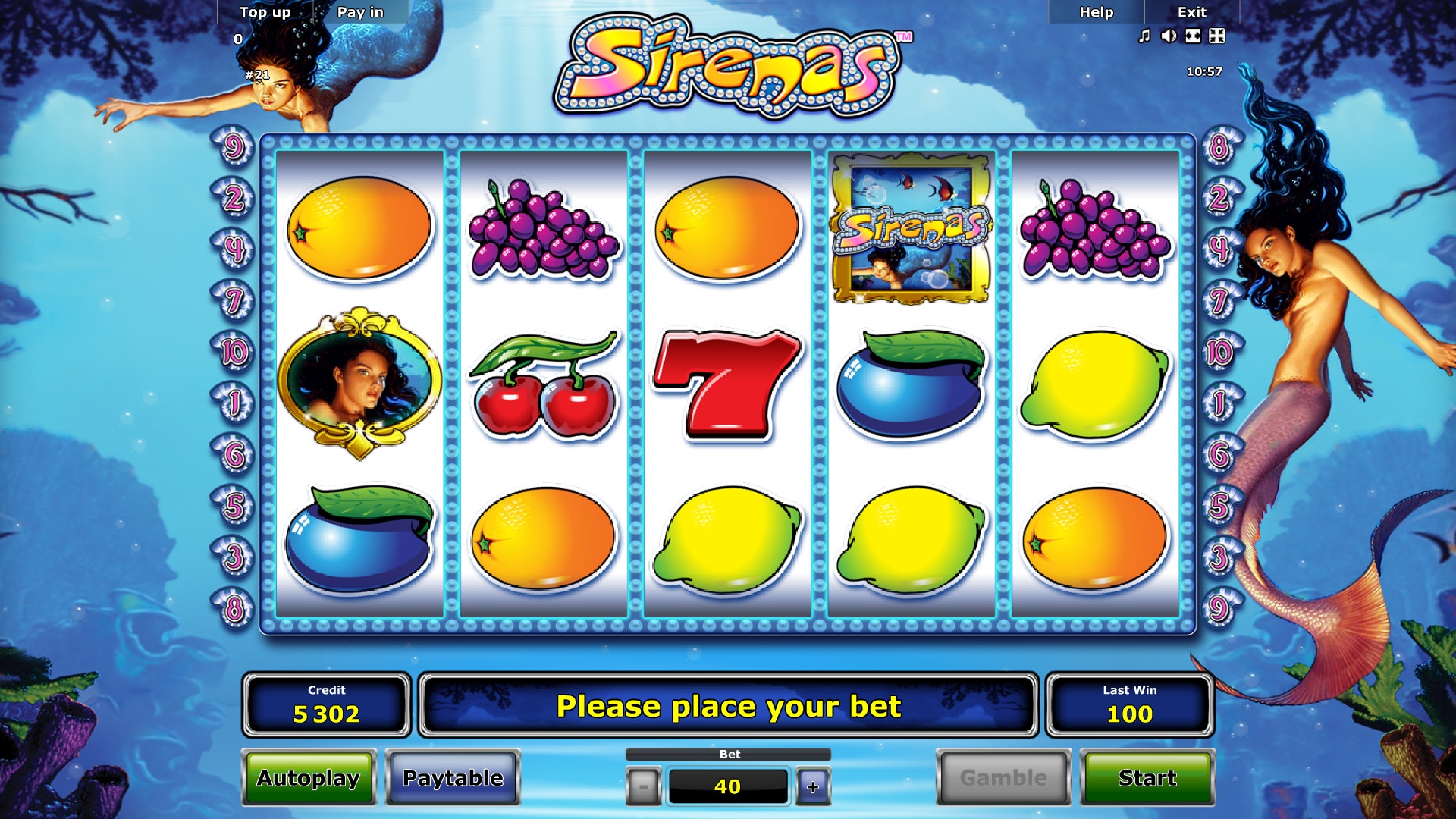The image size is (1456, 819).
Task: Toggle the speaker sound icon
Action: click(x=1169, y=36)
